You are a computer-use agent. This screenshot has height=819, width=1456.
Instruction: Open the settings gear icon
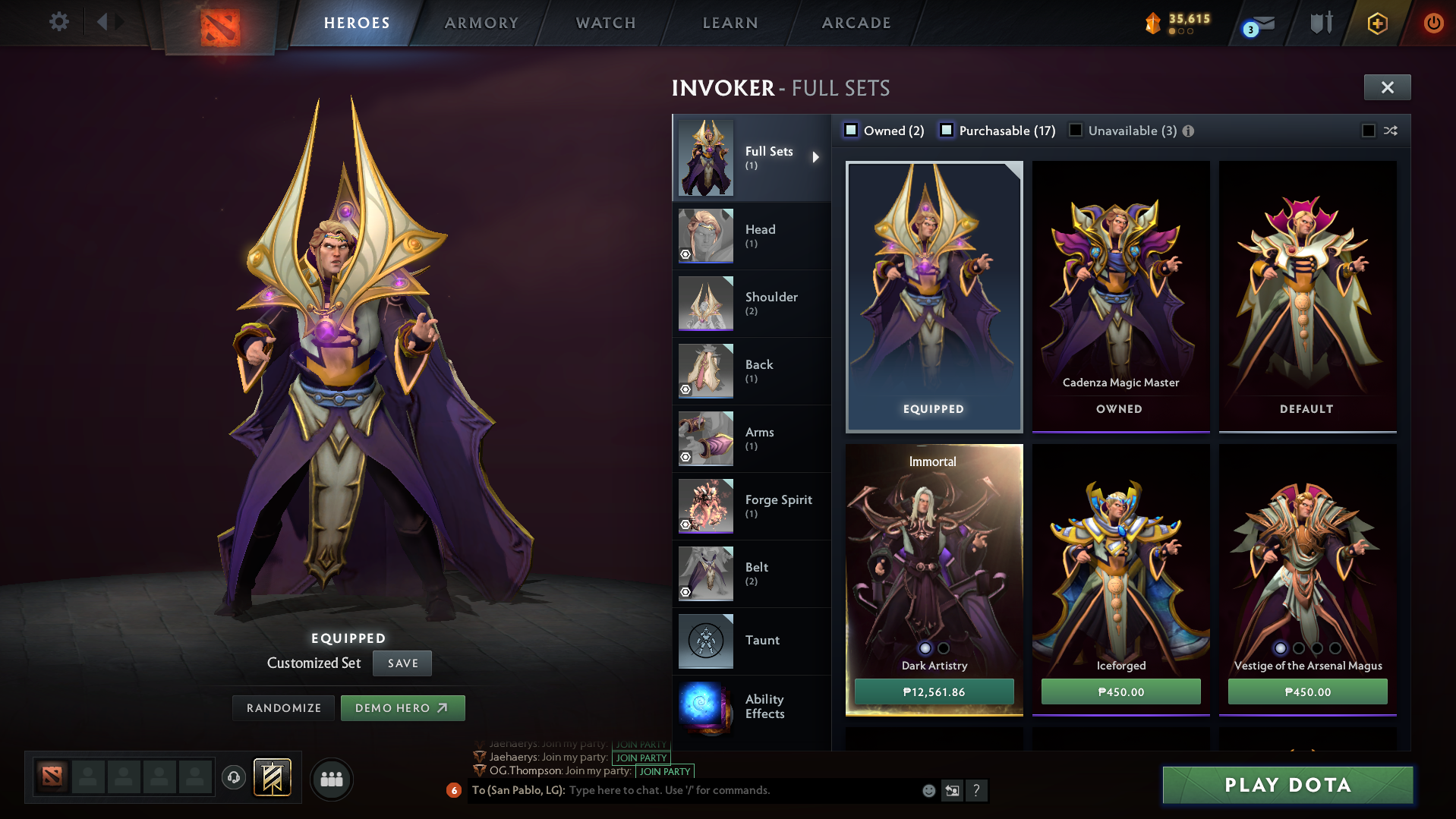[58, 22]
